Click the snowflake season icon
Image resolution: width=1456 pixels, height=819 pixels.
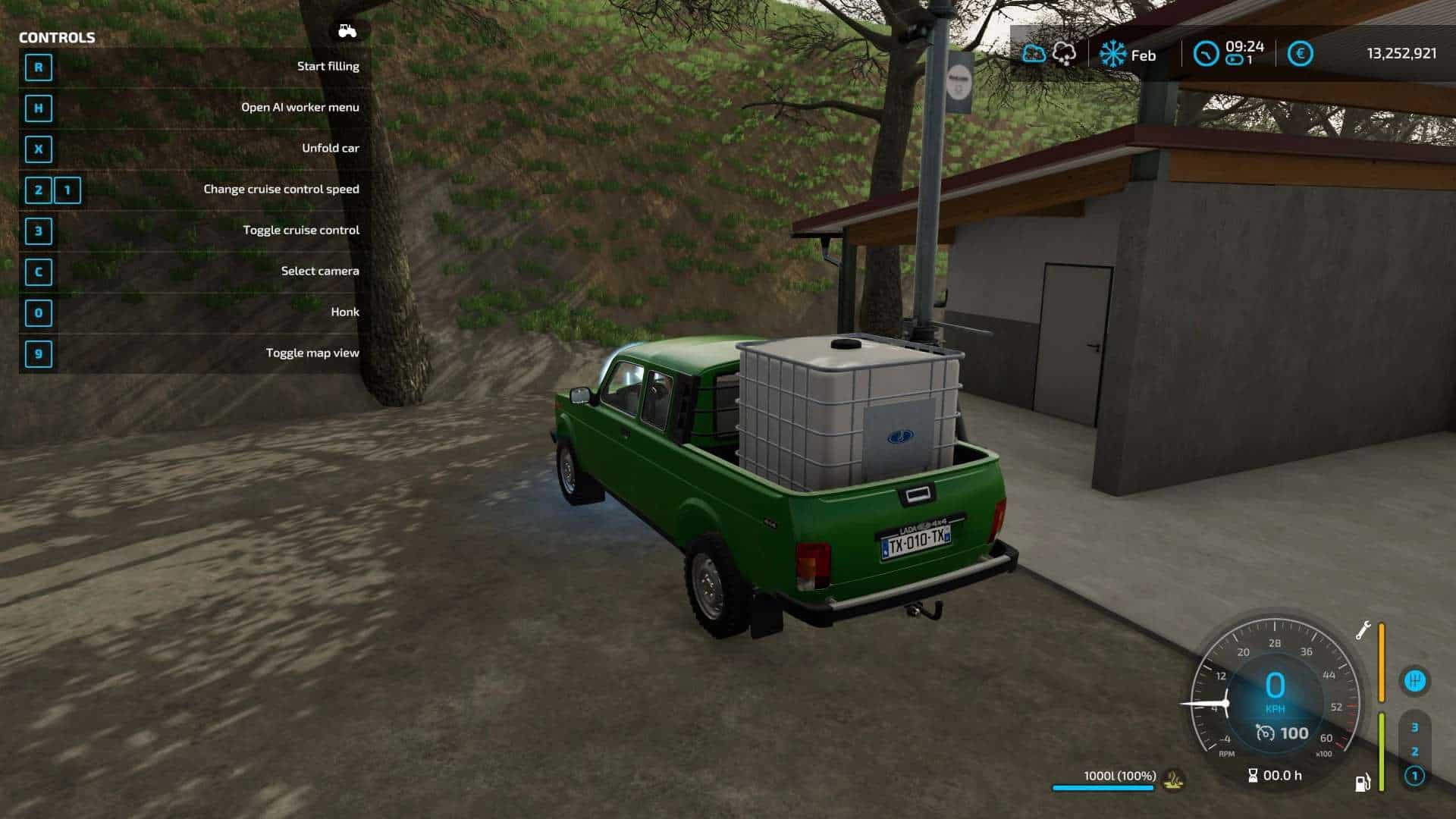coord(1112,55)
